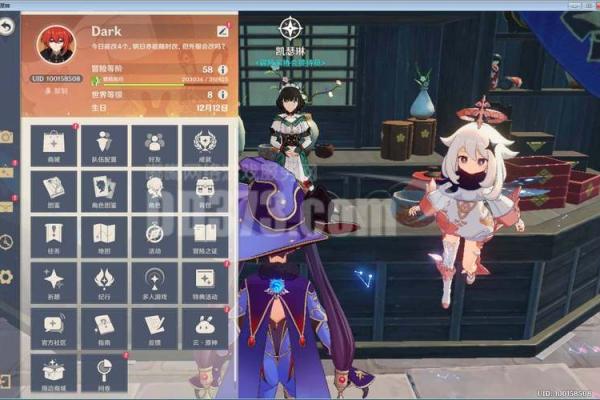
Task: Open Party Setup (队伍配置)
Action: pos(104,146)
